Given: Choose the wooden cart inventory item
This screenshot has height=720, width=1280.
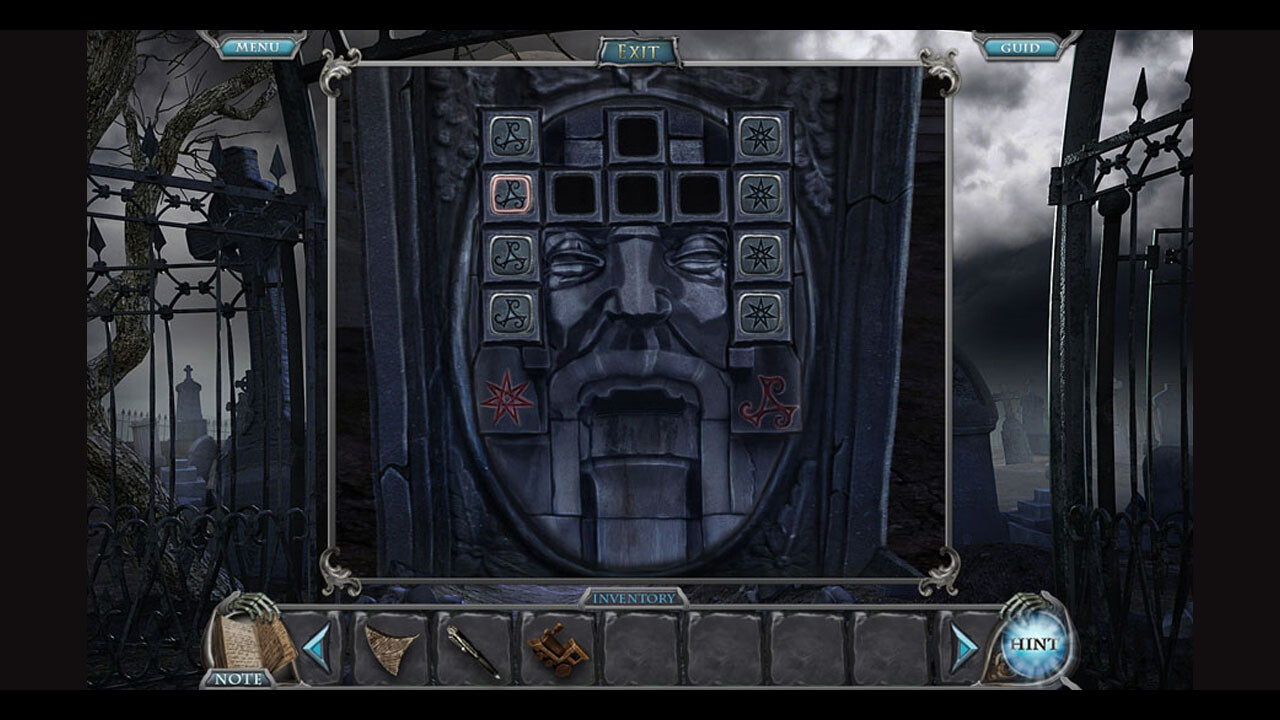Looking at the screenshot, I should (x=558, y=649).
